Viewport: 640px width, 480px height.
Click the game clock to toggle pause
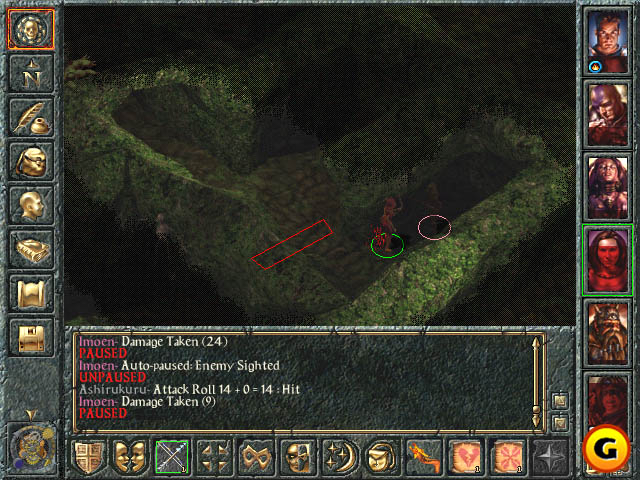[x=30, y=445]
